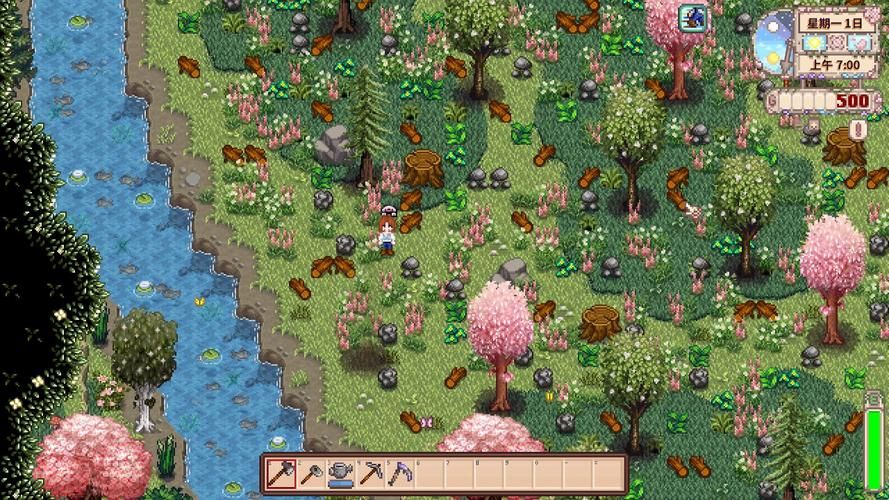Viewport: 889px width, 500px height.
Task: Choose the watering can from the toolbar
Action: click(341, 472)
